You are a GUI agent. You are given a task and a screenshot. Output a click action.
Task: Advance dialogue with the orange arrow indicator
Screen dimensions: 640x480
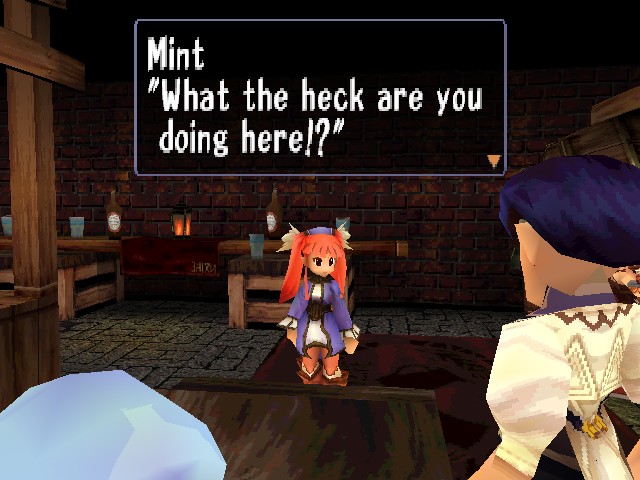(x=493, y=160)
